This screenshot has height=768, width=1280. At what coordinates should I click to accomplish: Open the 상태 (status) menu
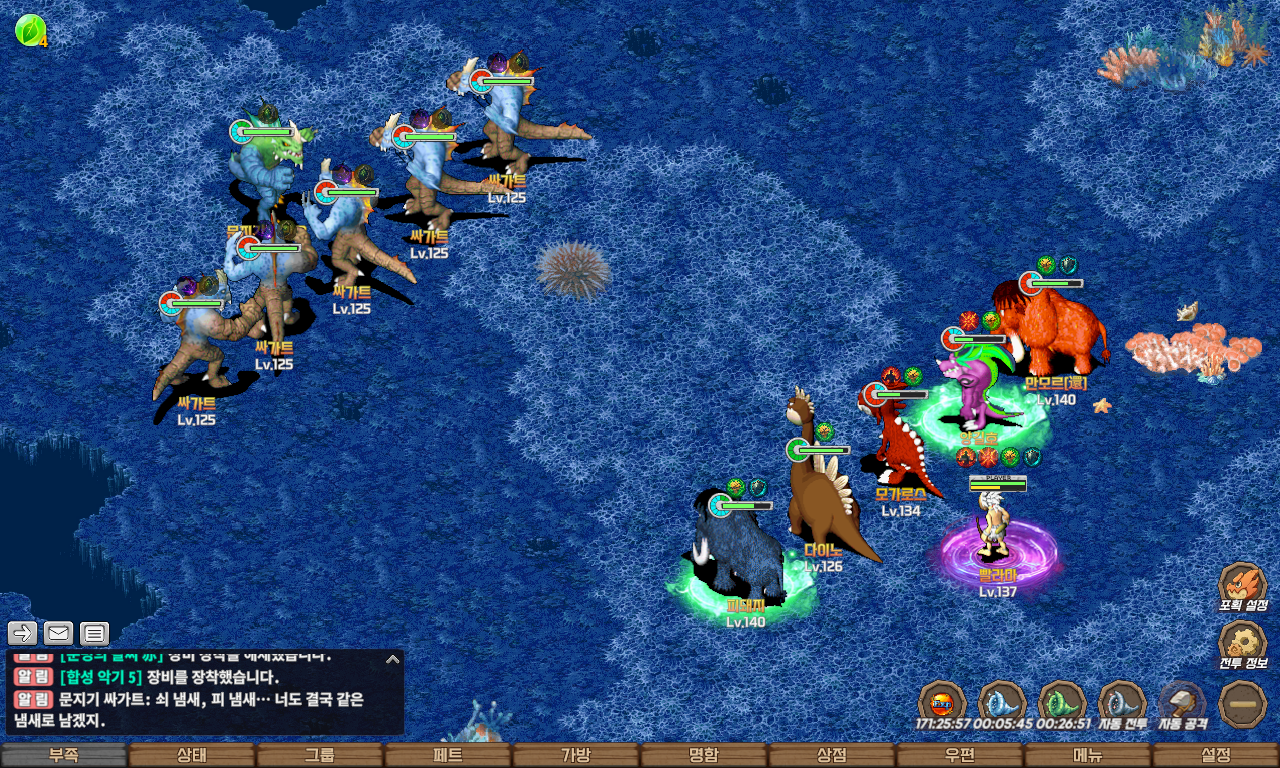[192, 756]
